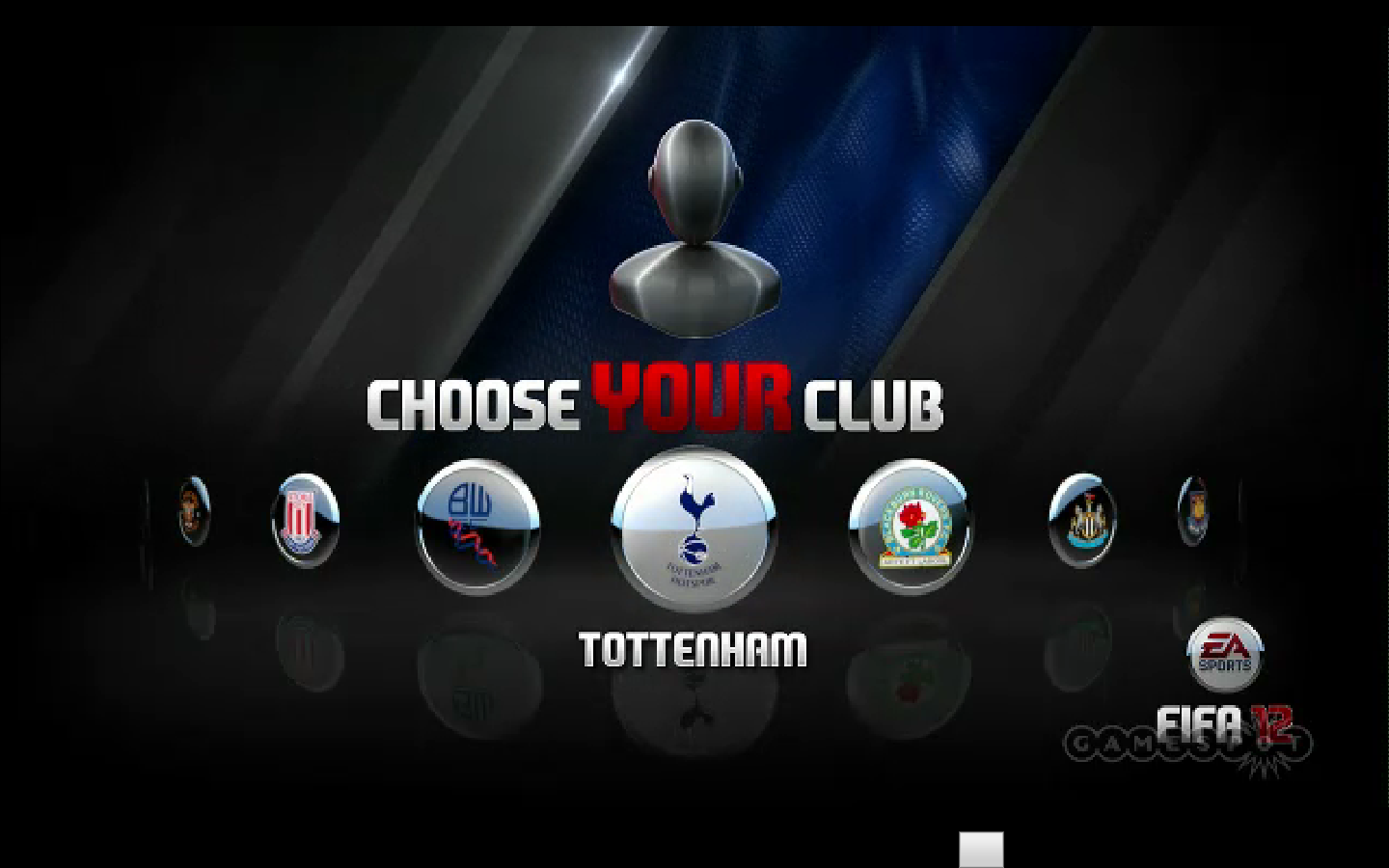Select the Newcastle United badge
This screenshot has height=868, width=1389.
point(1082,521)
